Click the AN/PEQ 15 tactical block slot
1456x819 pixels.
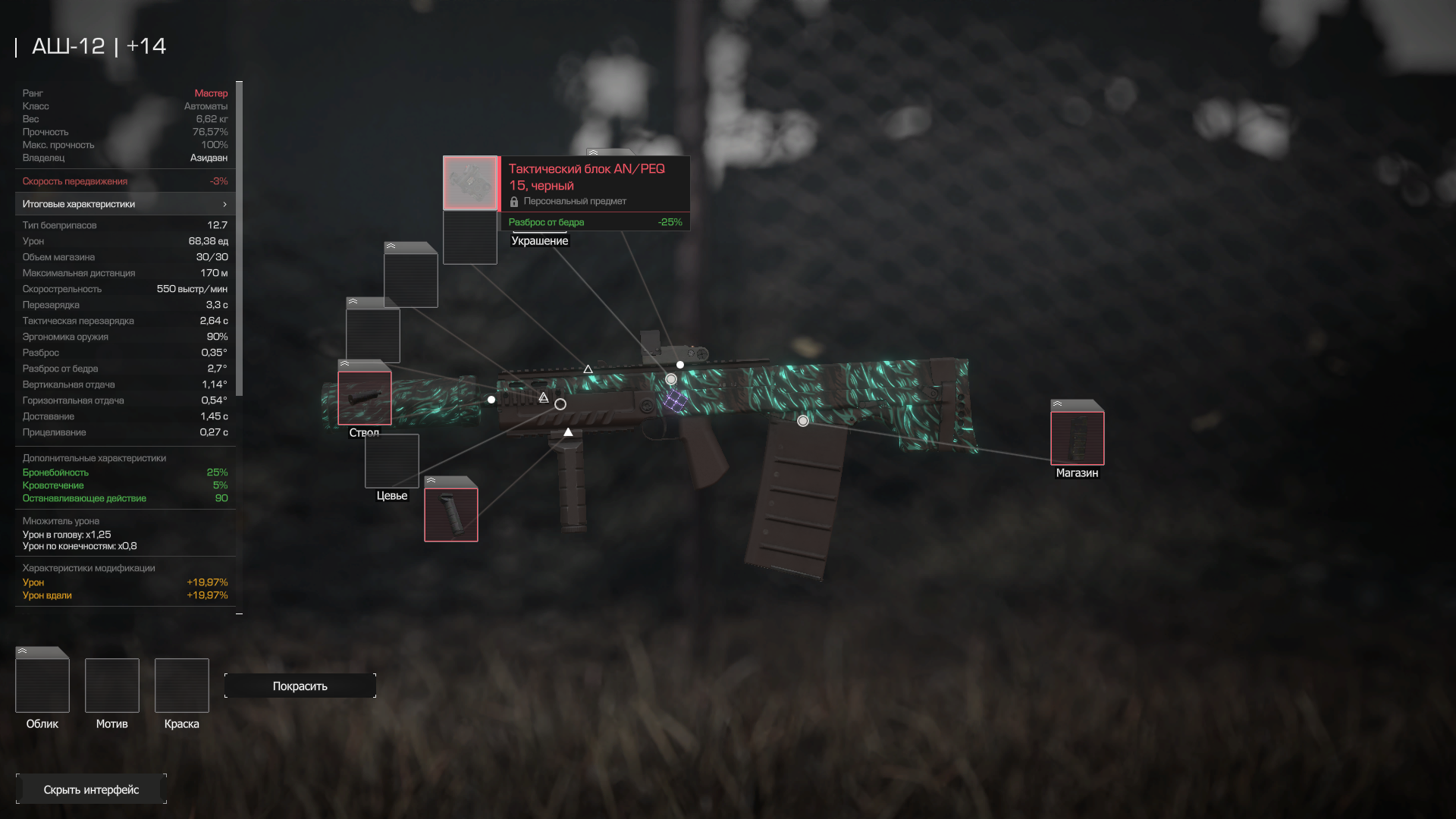point(470,183)
